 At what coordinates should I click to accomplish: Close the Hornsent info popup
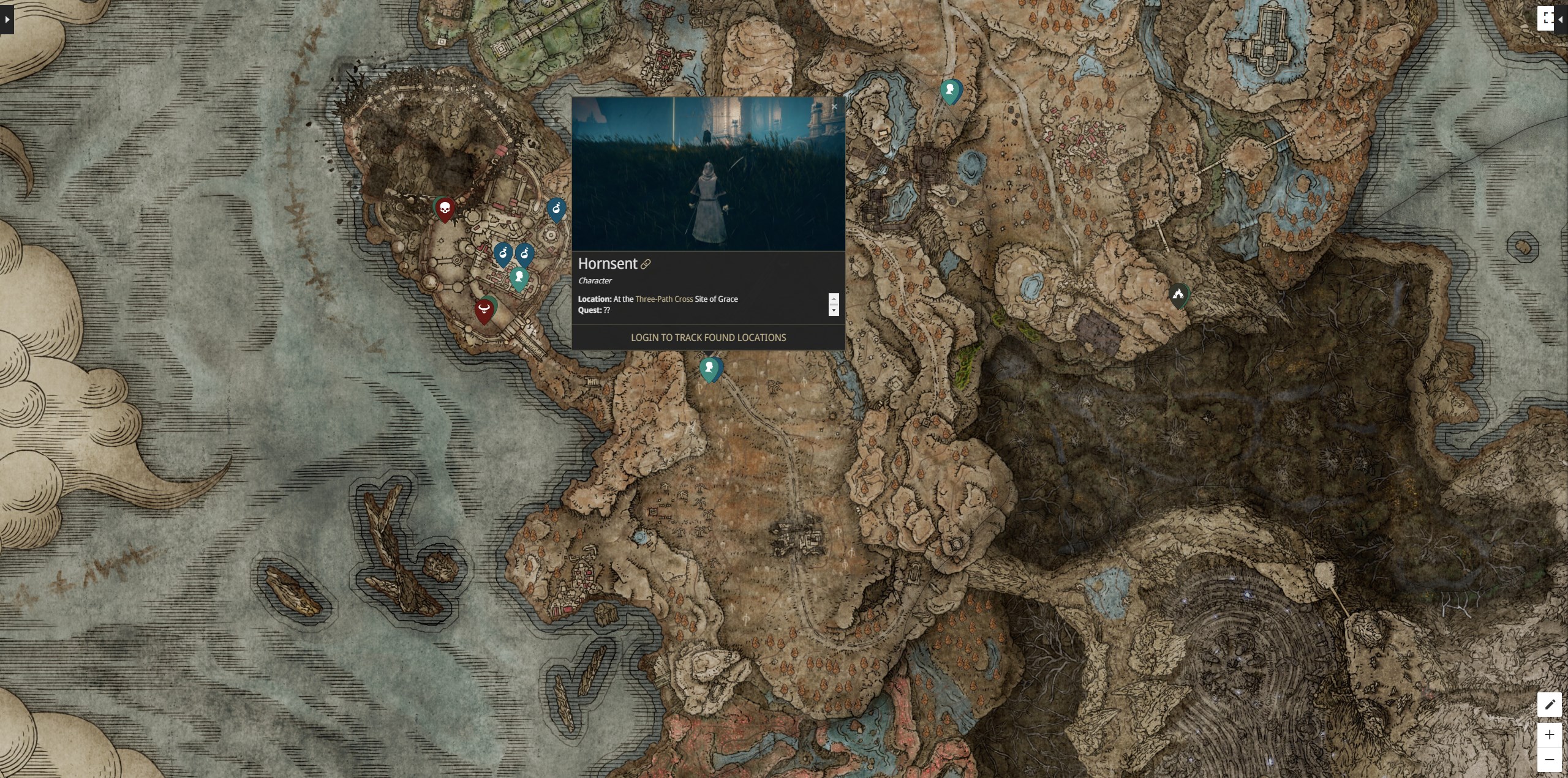[x=834, y=106]
